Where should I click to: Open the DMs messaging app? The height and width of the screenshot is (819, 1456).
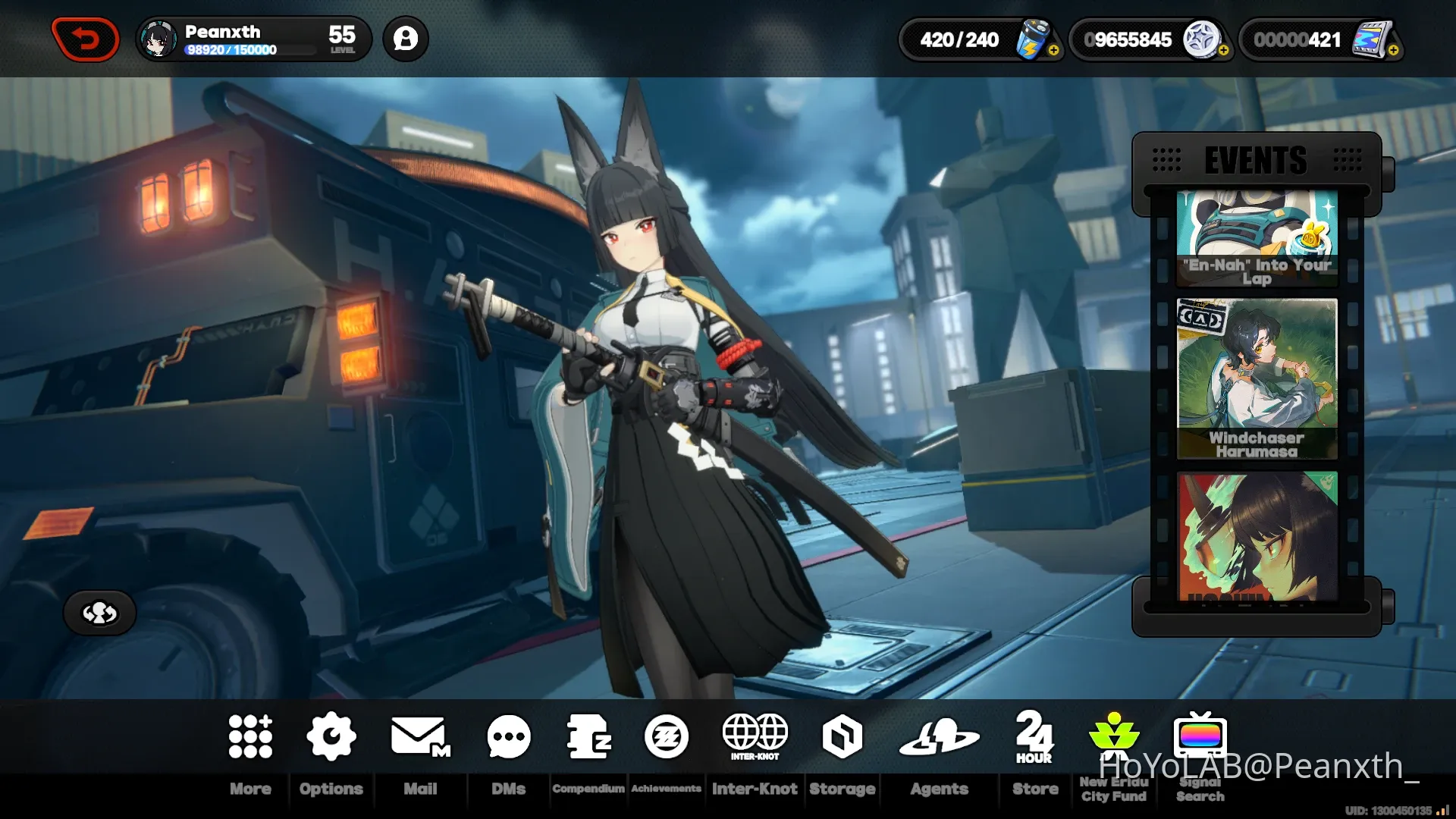508,736
